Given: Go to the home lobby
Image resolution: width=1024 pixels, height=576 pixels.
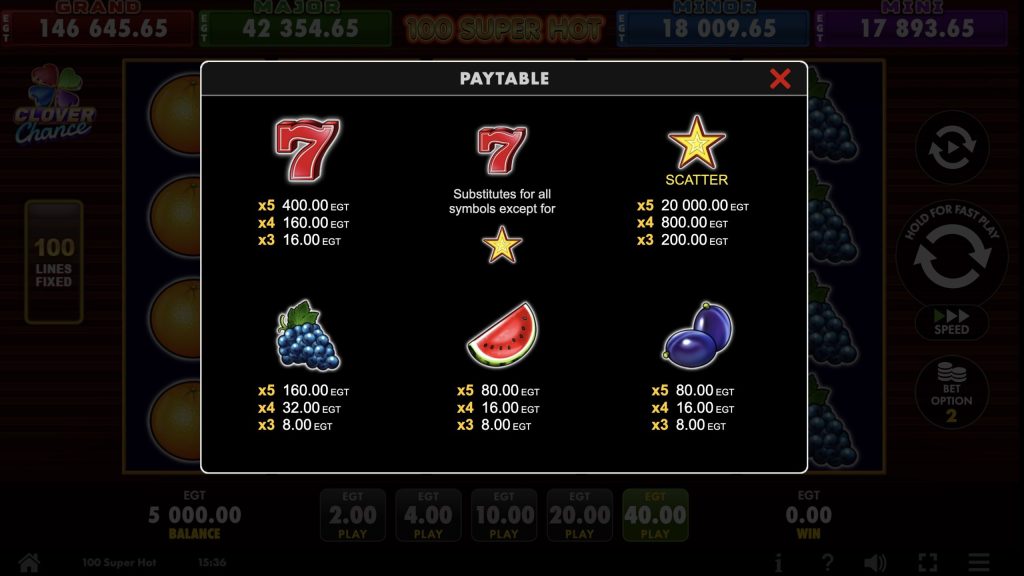Looking at the screenshot, I should pos(28,563).
